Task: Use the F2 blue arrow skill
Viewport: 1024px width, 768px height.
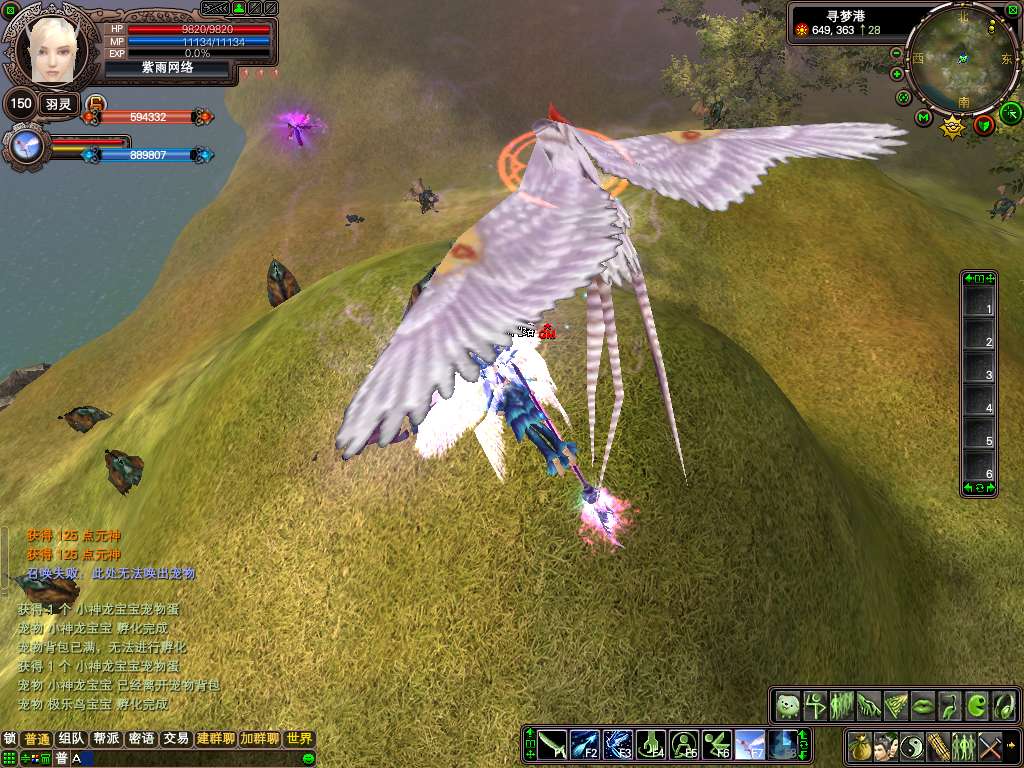Action: click(x=585, y=745)
